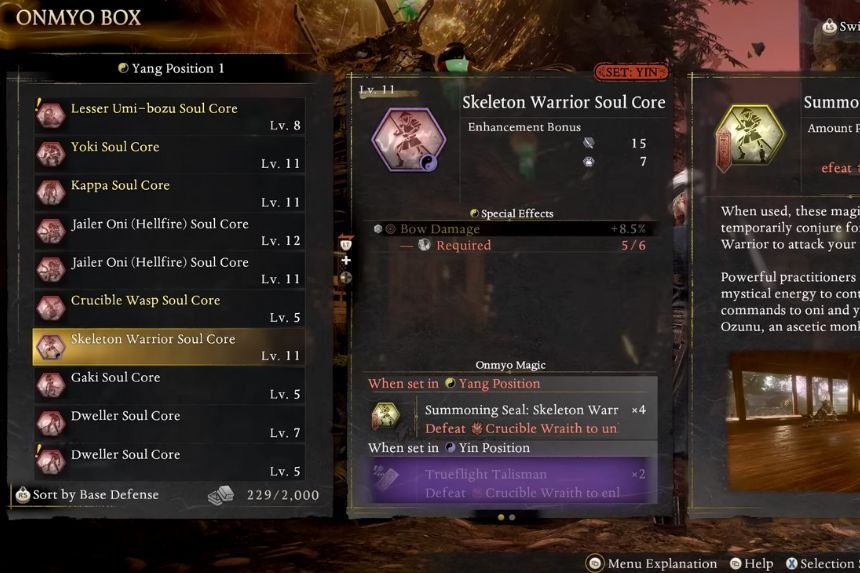
Task: Click the highlighted Skeleton Warrior Soul Core row
Action: (x=168, y=347)
